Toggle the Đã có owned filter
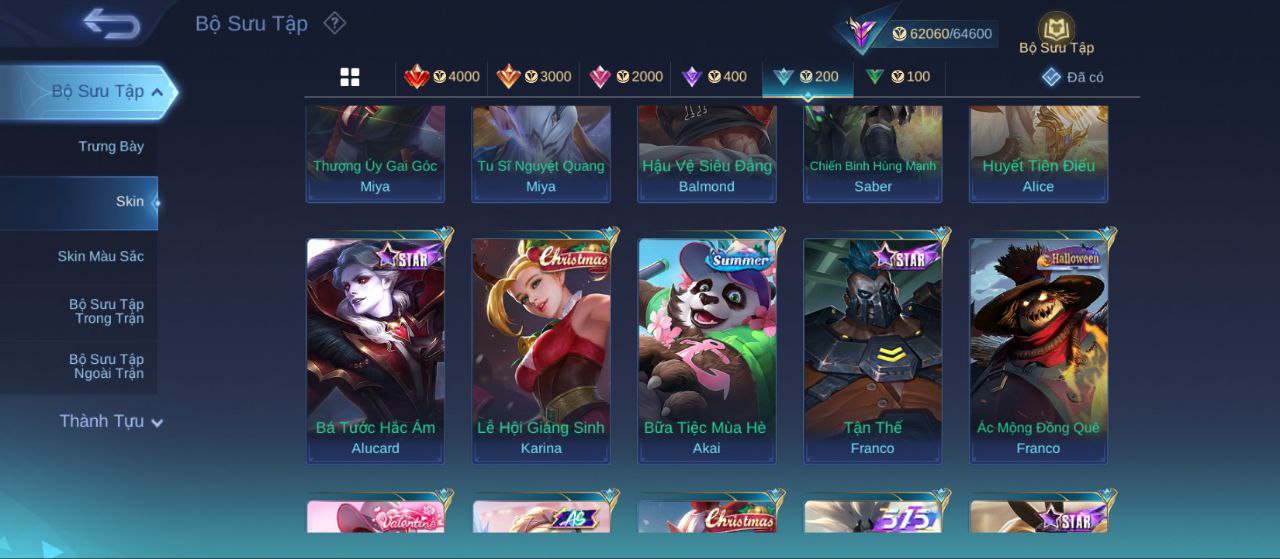The height and width of the screenshot is (559, 1280). point(1072,77)
